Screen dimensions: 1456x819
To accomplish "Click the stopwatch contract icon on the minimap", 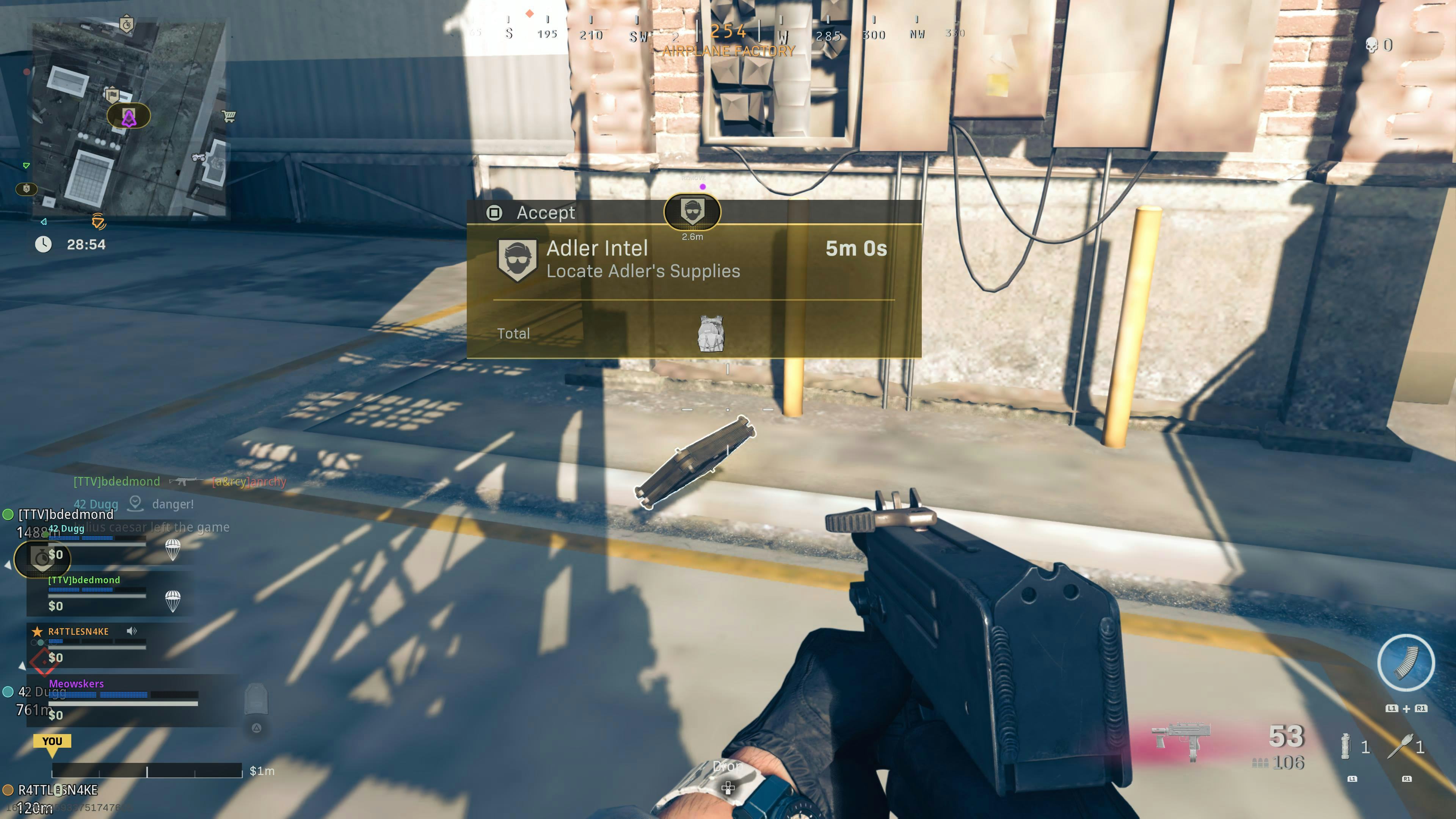I will (x=127, y=25).
